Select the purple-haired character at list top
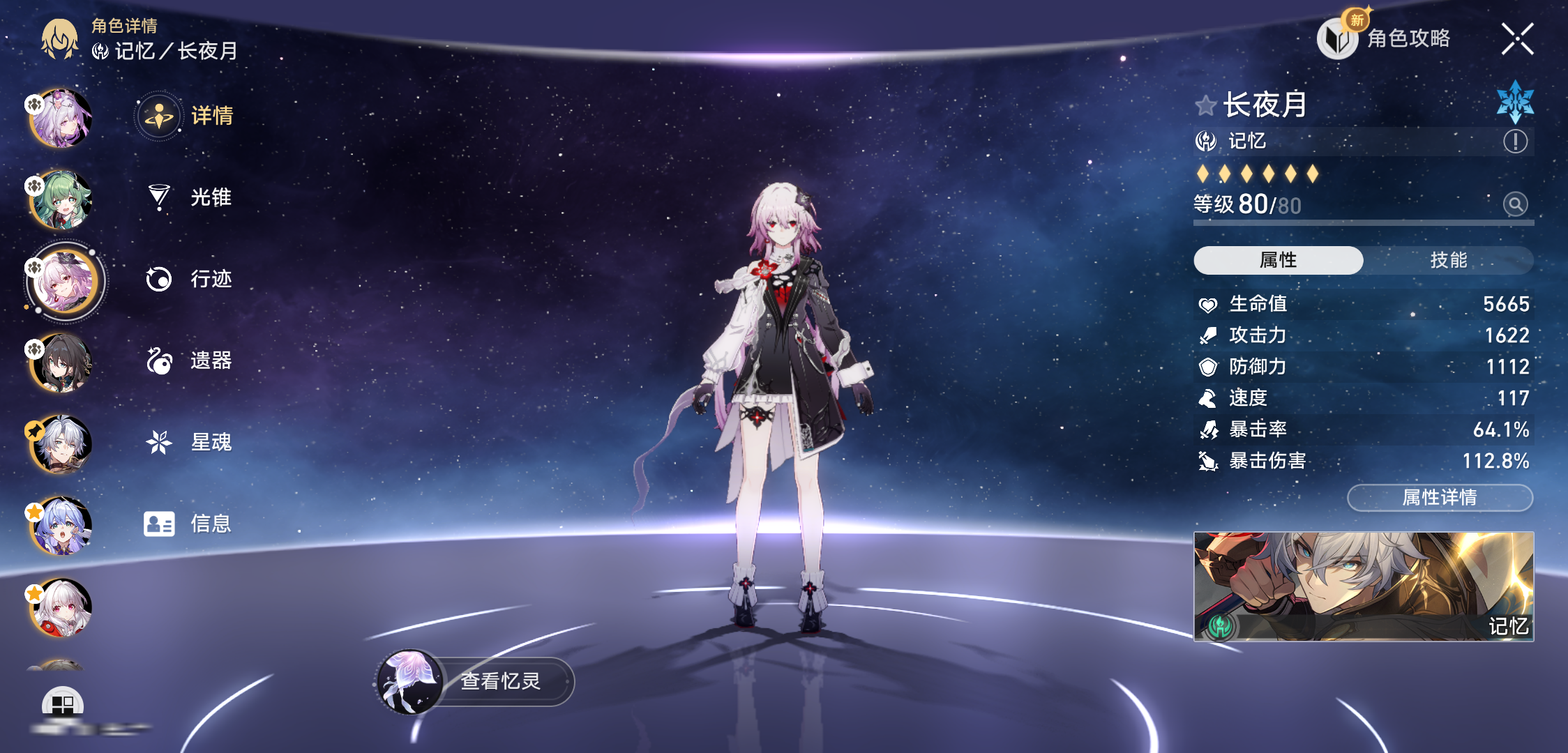The image size is (1568, 753). point(61,119)
